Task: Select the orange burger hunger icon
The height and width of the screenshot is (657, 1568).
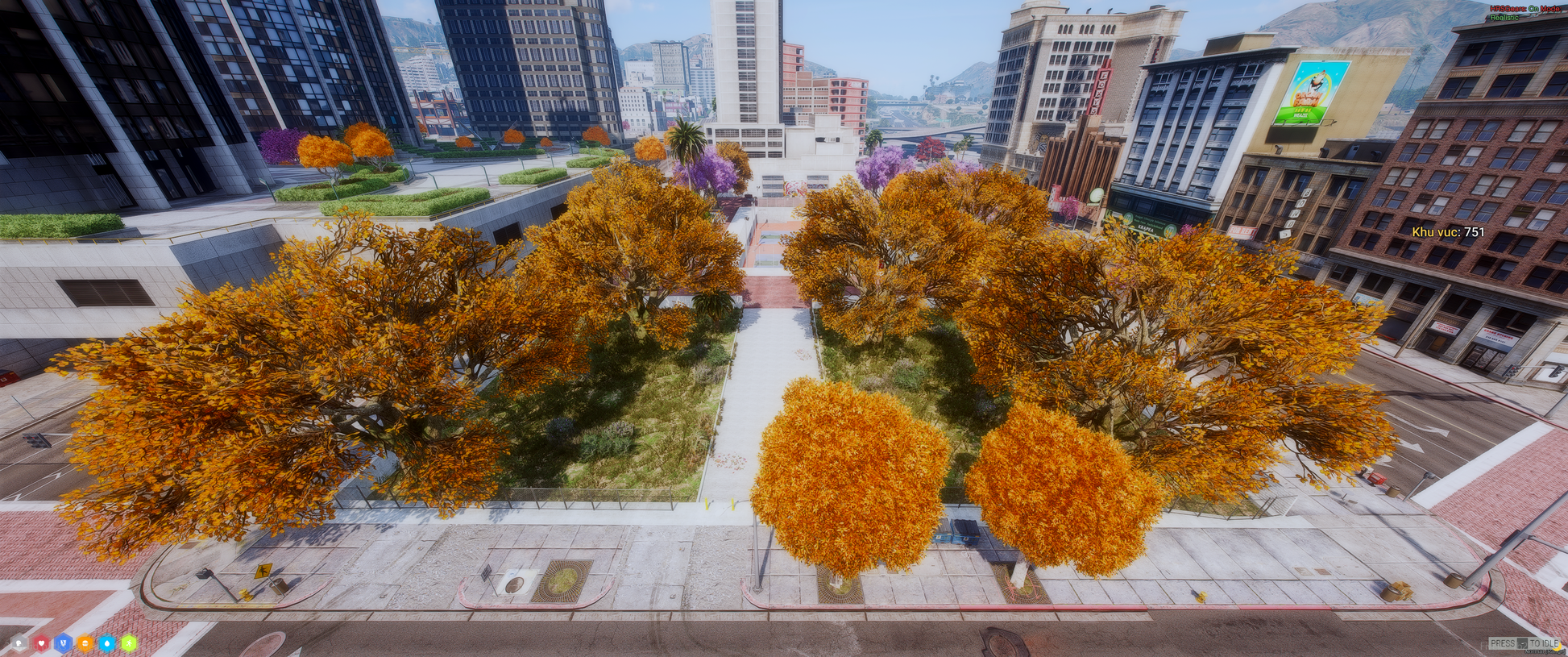Action: click(85, 643)
